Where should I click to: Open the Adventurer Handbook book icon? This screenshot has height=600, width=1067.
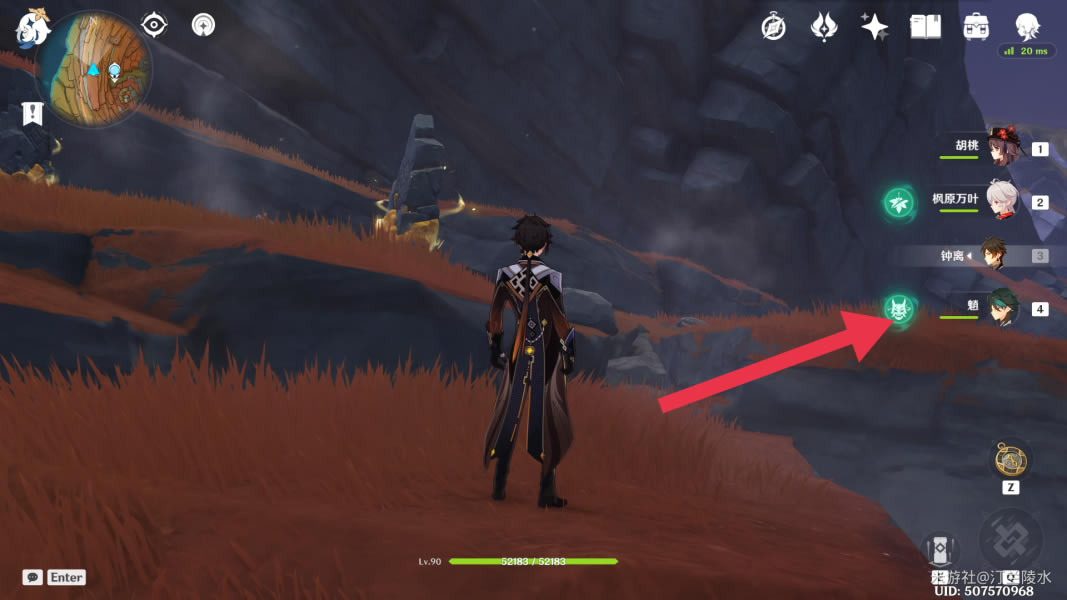[x=926, y=27]
